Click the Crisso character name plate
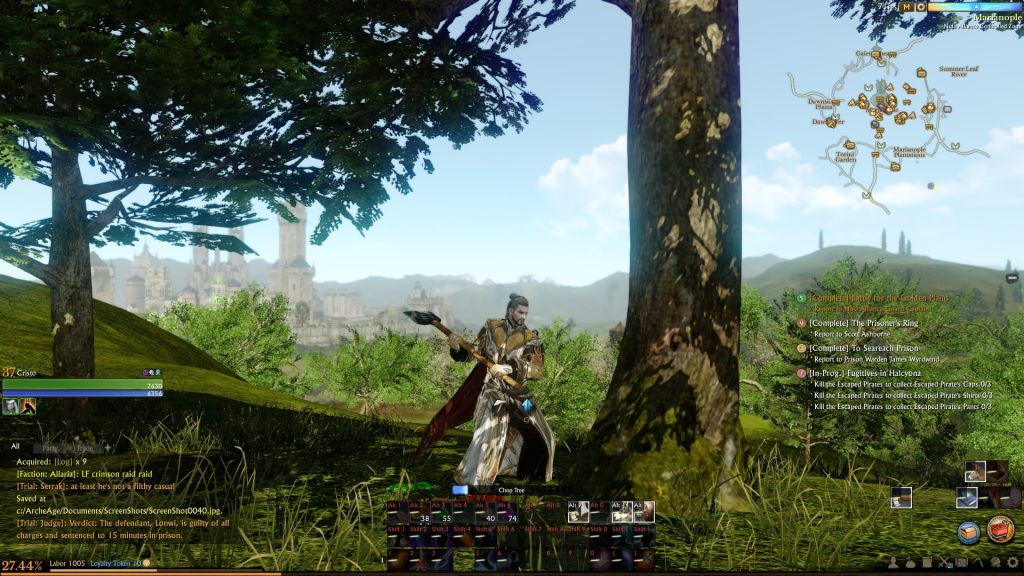Viewport: 1024px width, 576px height. [27, 372]
